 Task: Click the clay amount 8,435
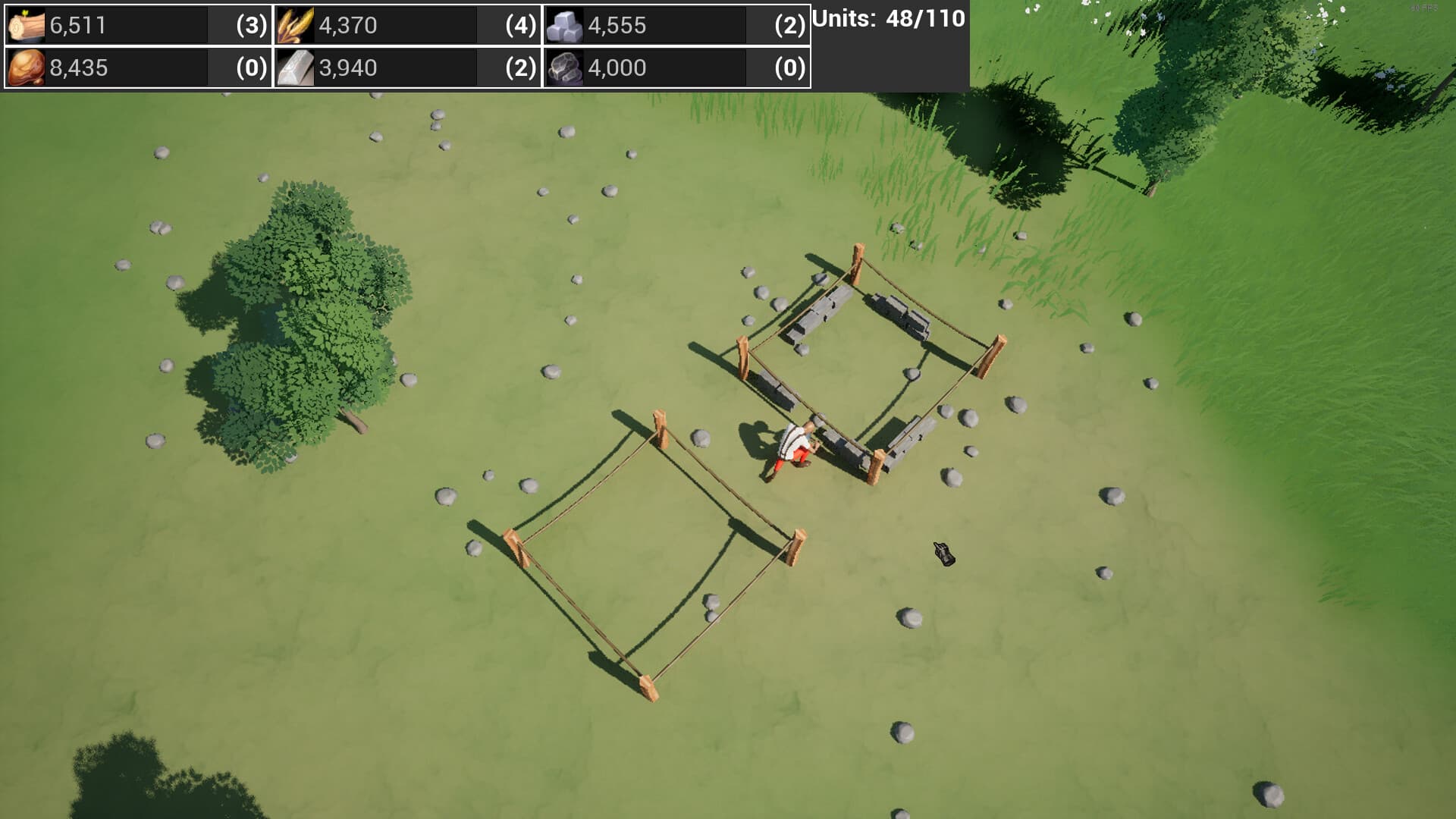click(x=76, y=67)
